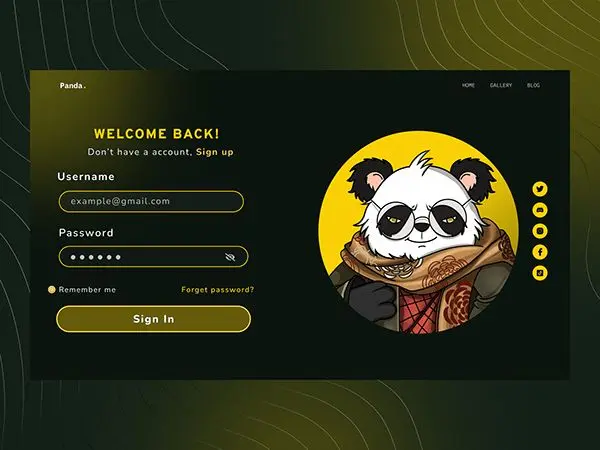
Task: Click the Panda logo
Action: click(x=72, y=86)
